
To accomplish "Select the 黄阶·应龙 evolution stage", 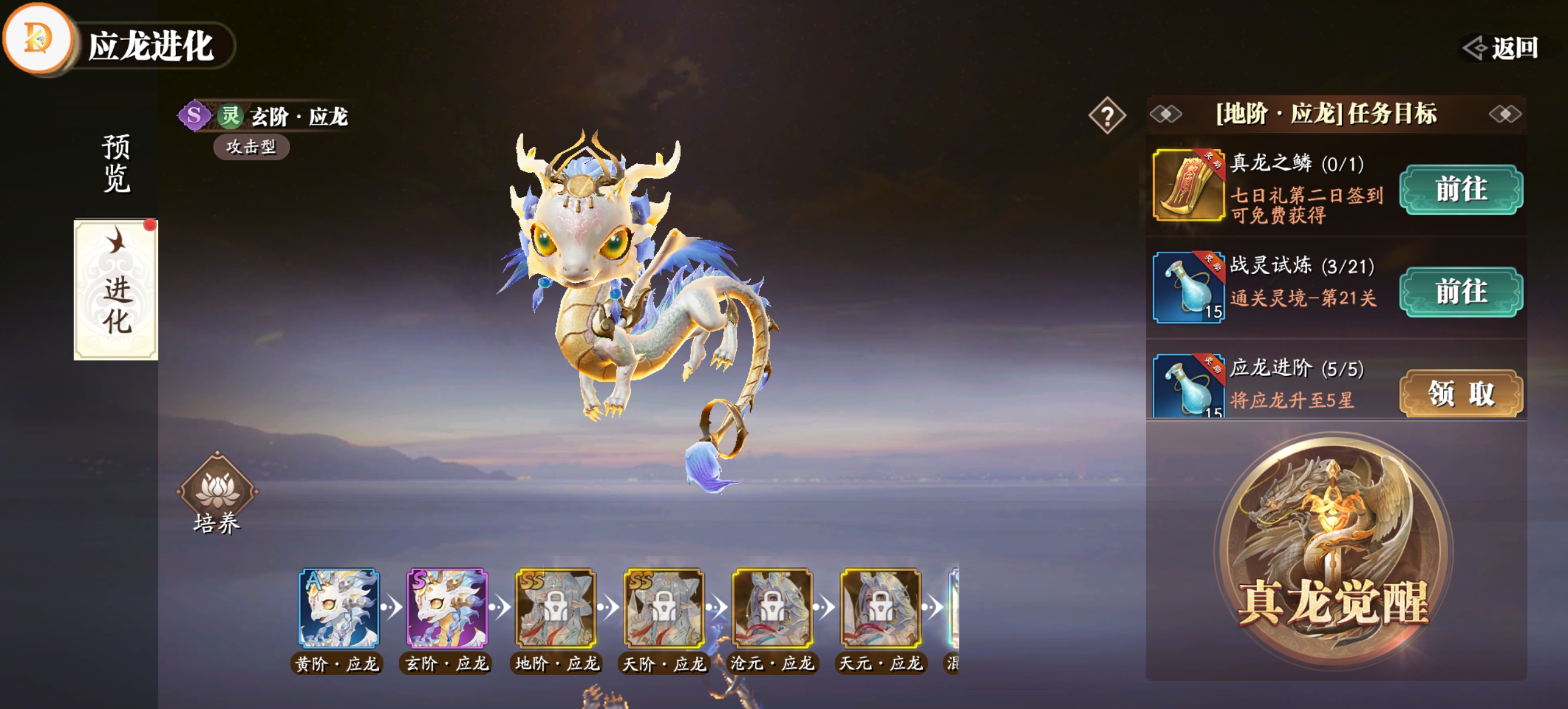I will point(338,608).
